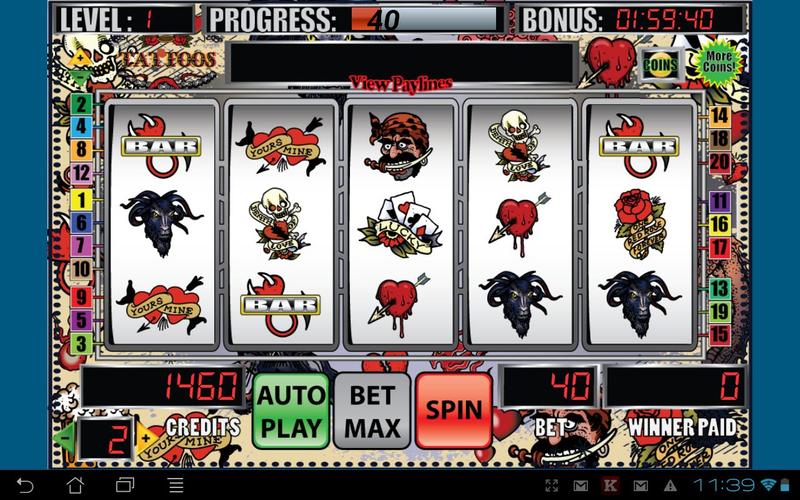Select payline number 20 marker
This screenshot has width=800, height=500.
[x=719, y=160]
